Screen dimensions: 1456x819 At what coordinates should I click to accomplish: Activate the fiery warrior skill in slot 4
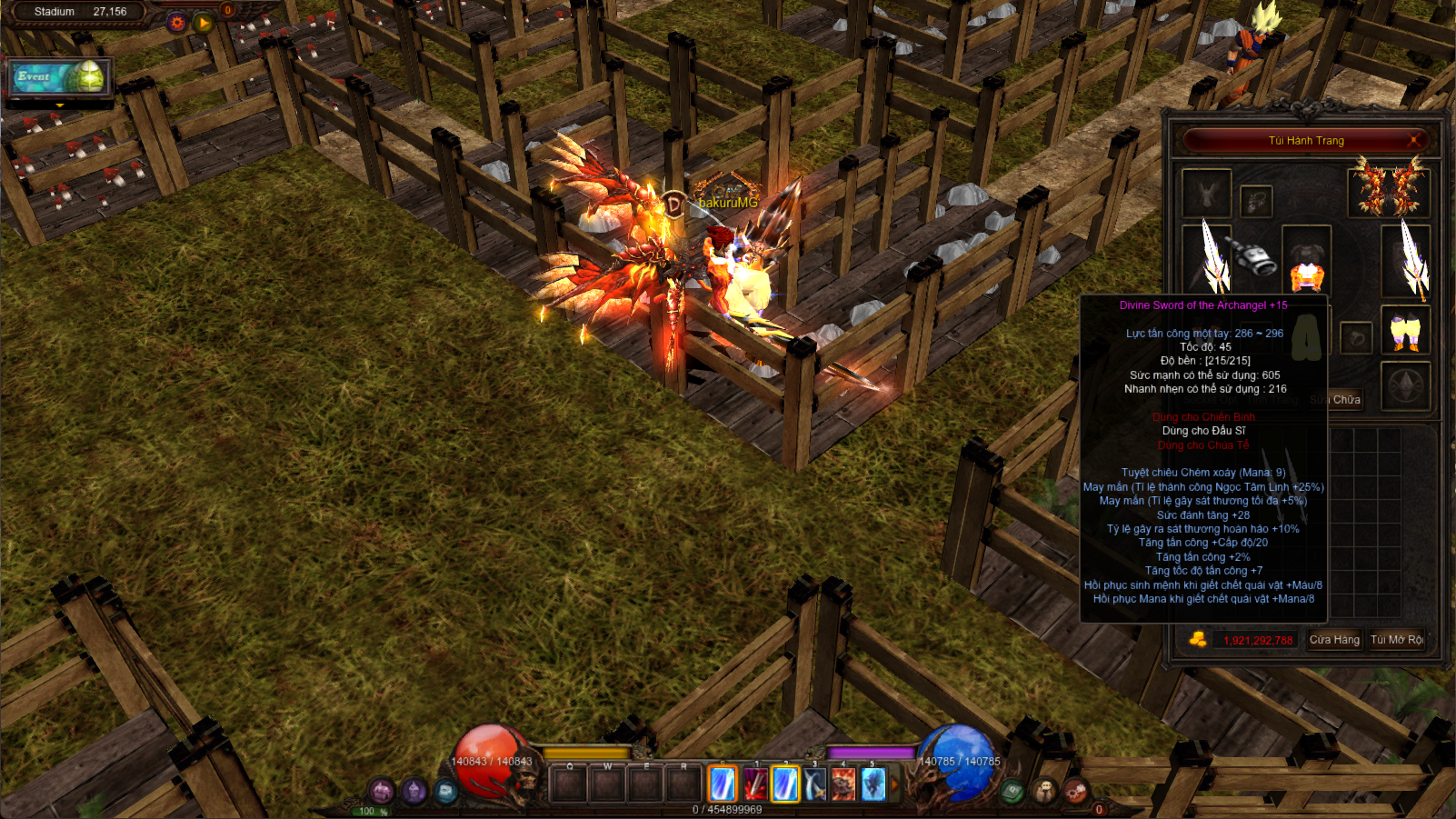tap(843, 784)
